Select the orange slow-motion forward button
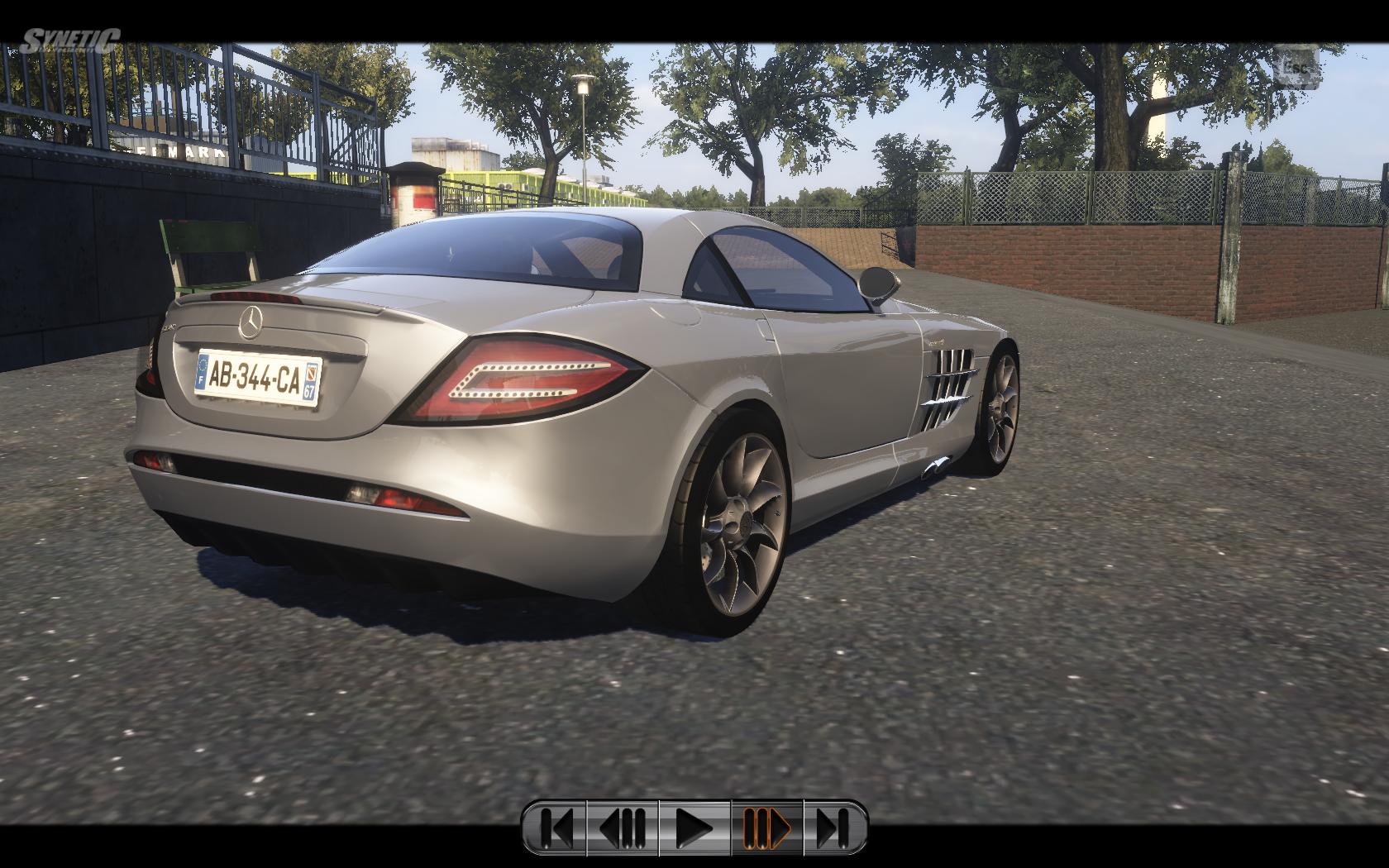Image resolution: width=1389 pixels, height=868 pixels. pos(766,827)
